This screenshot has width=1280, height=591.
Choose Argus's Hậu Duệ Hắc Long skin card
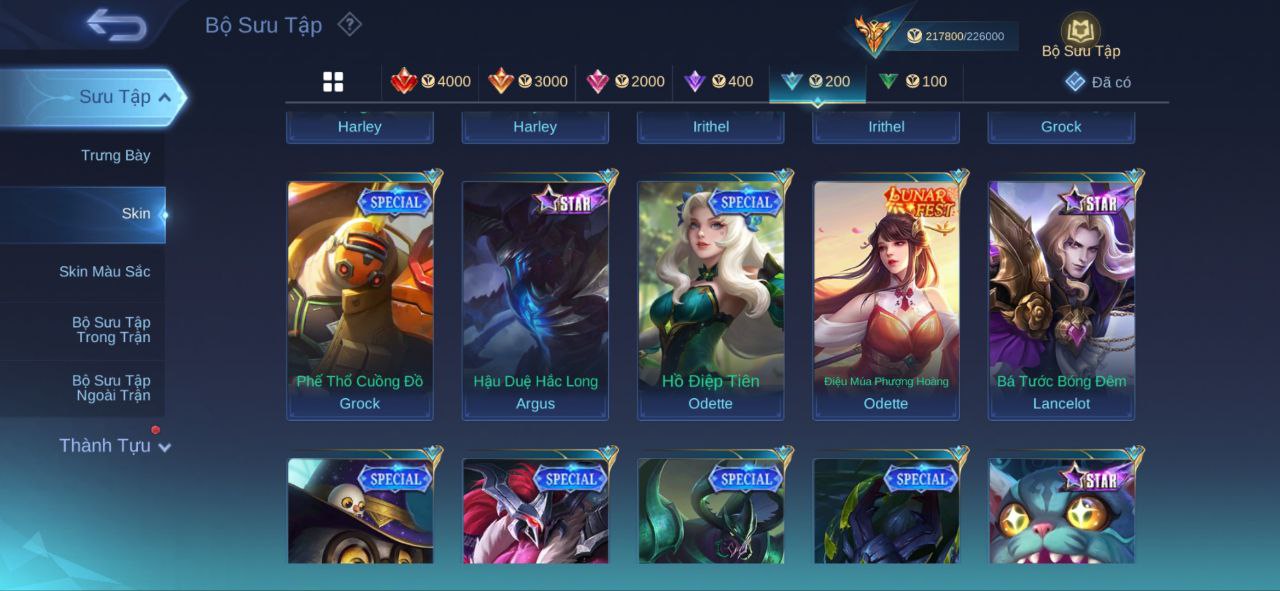(535, 299)
